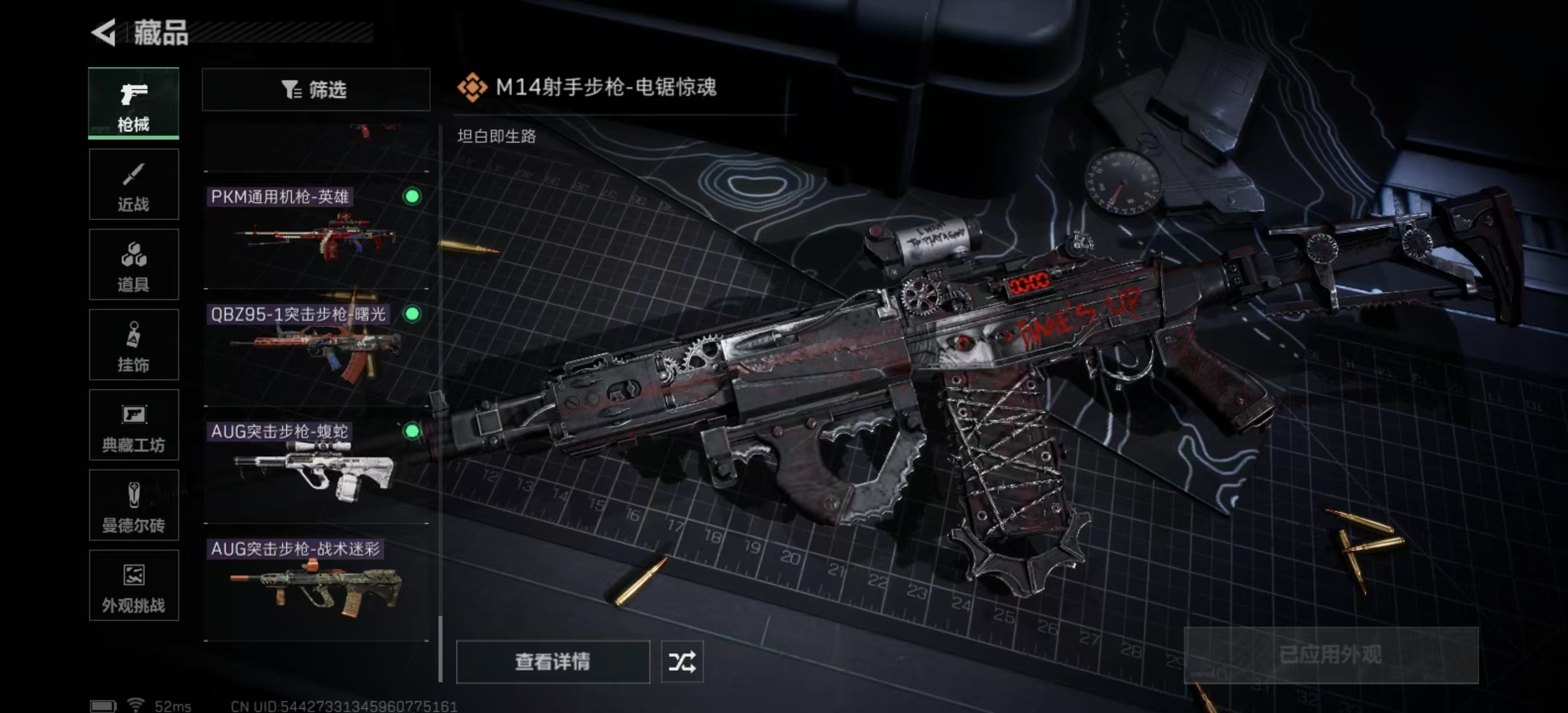Click the shuffle arrows icon button
The image size is (1568, 713).
coord(682,662)
